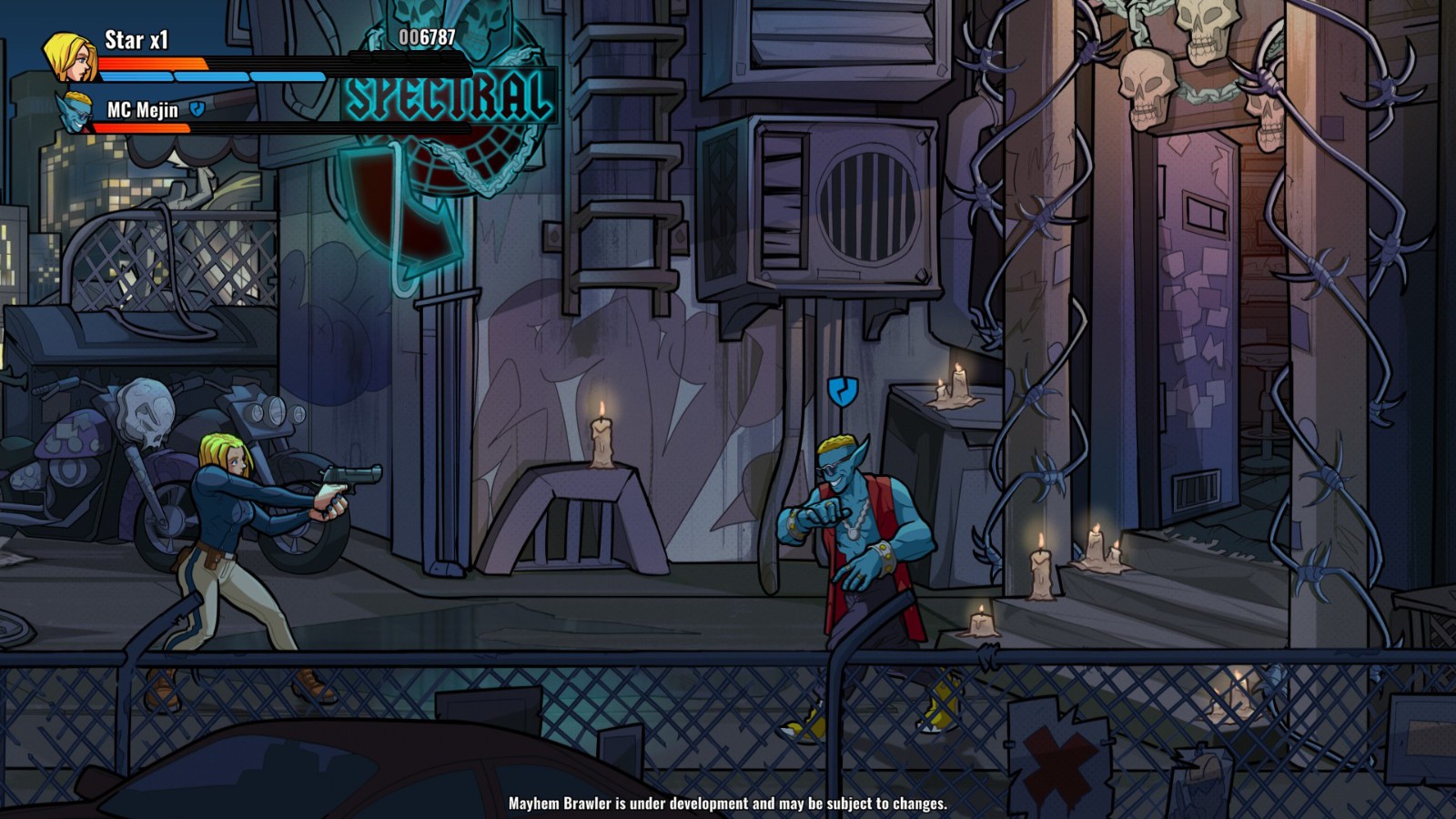Select the development disclaimer text at the bottom

(728, 804)
